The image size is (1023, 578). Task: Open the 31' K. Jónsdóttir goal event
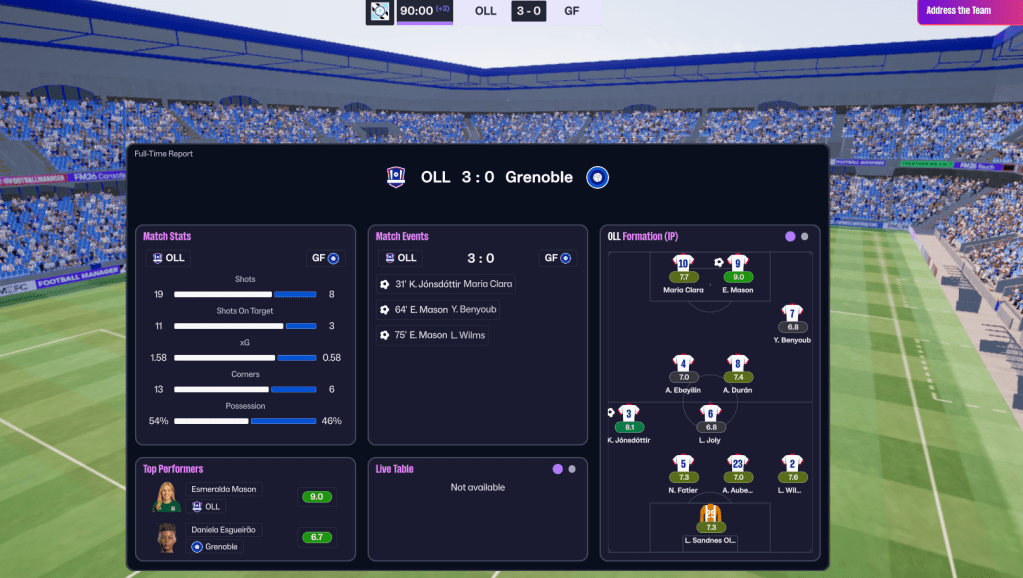pyautogui.click(x=447, y=284)
